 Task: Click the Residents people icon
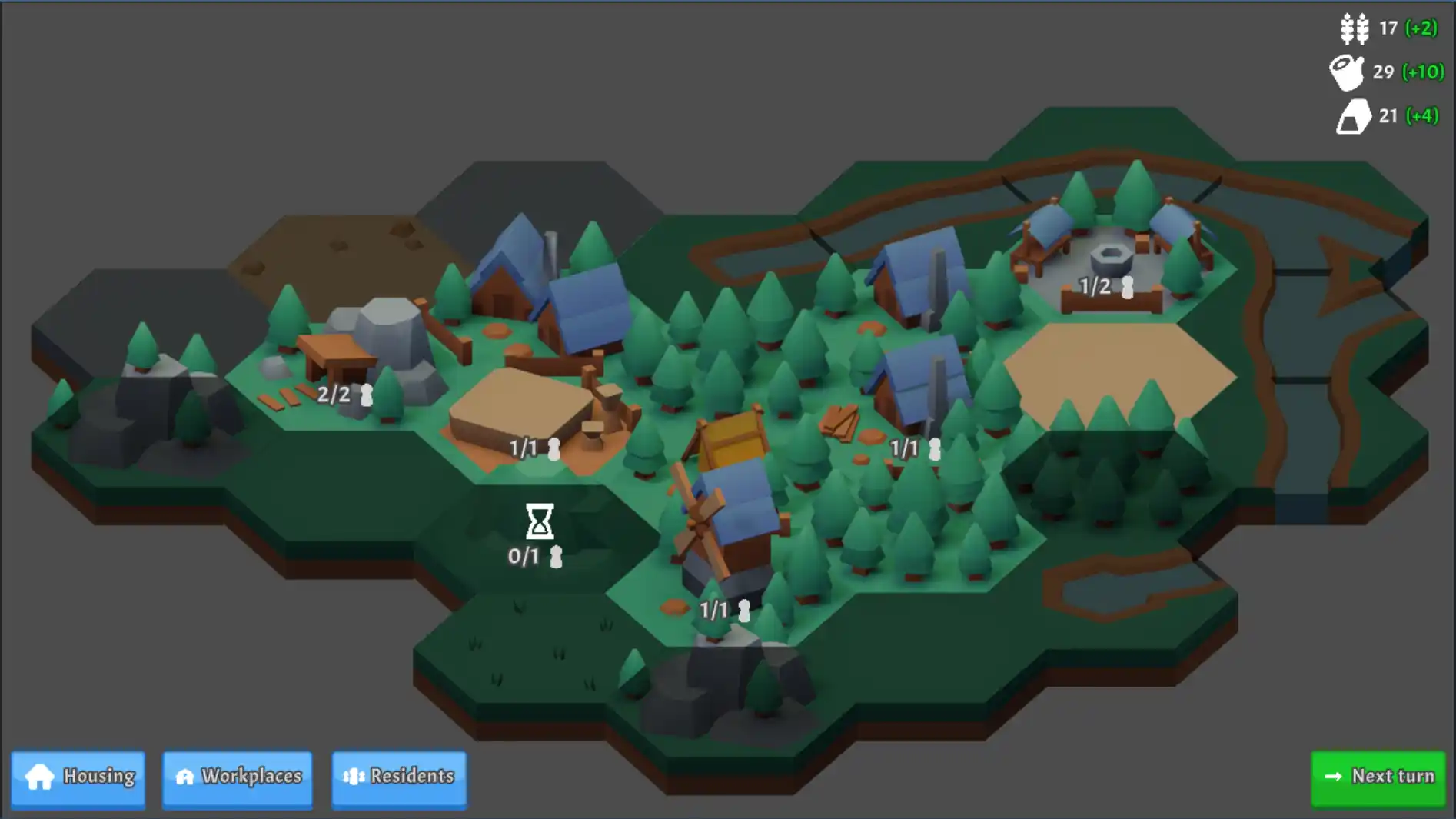pyautogui.click(x=353, y=777)
